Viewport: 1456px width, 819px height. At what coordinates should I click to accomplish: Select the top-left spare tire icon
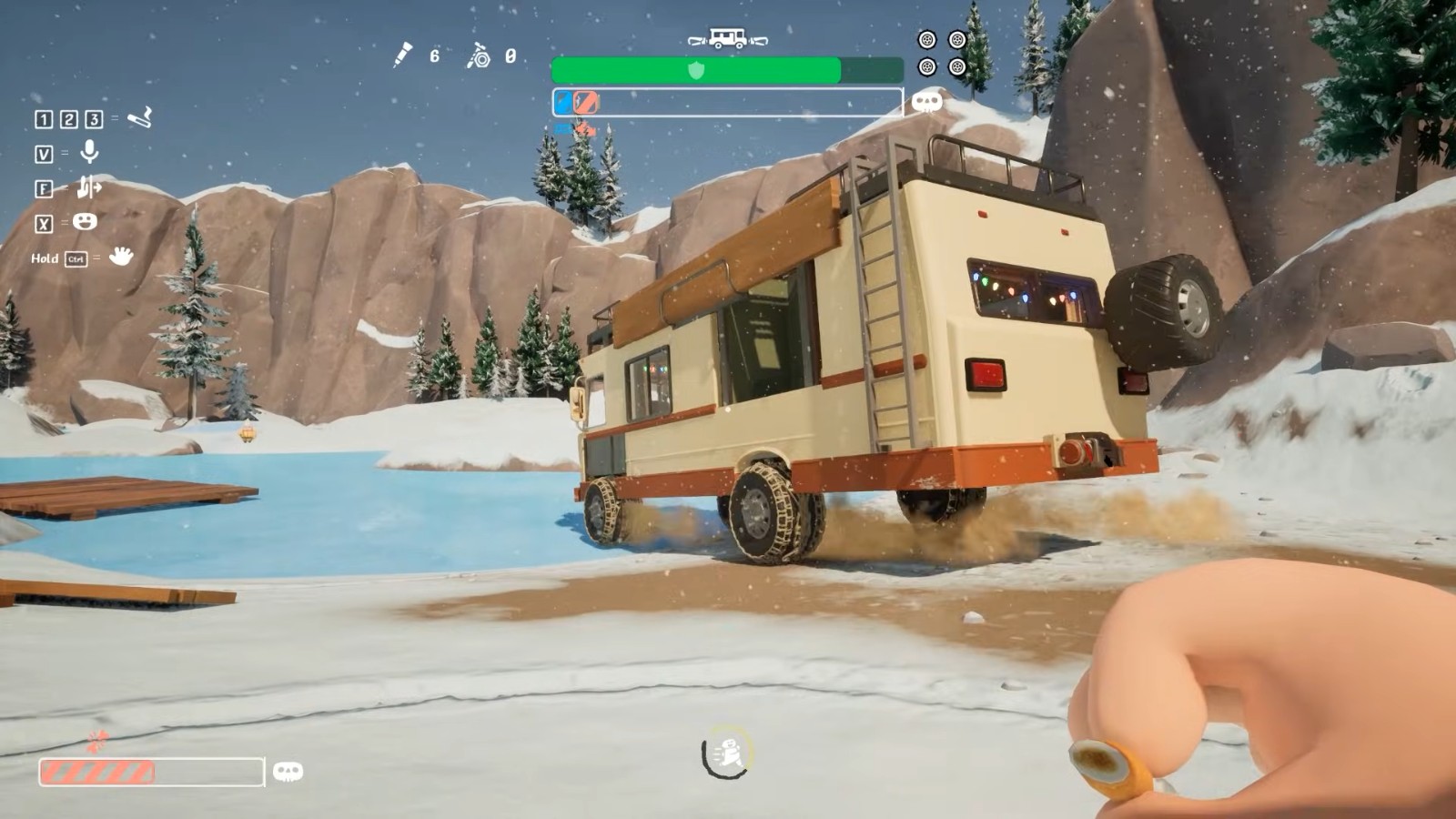927,39
